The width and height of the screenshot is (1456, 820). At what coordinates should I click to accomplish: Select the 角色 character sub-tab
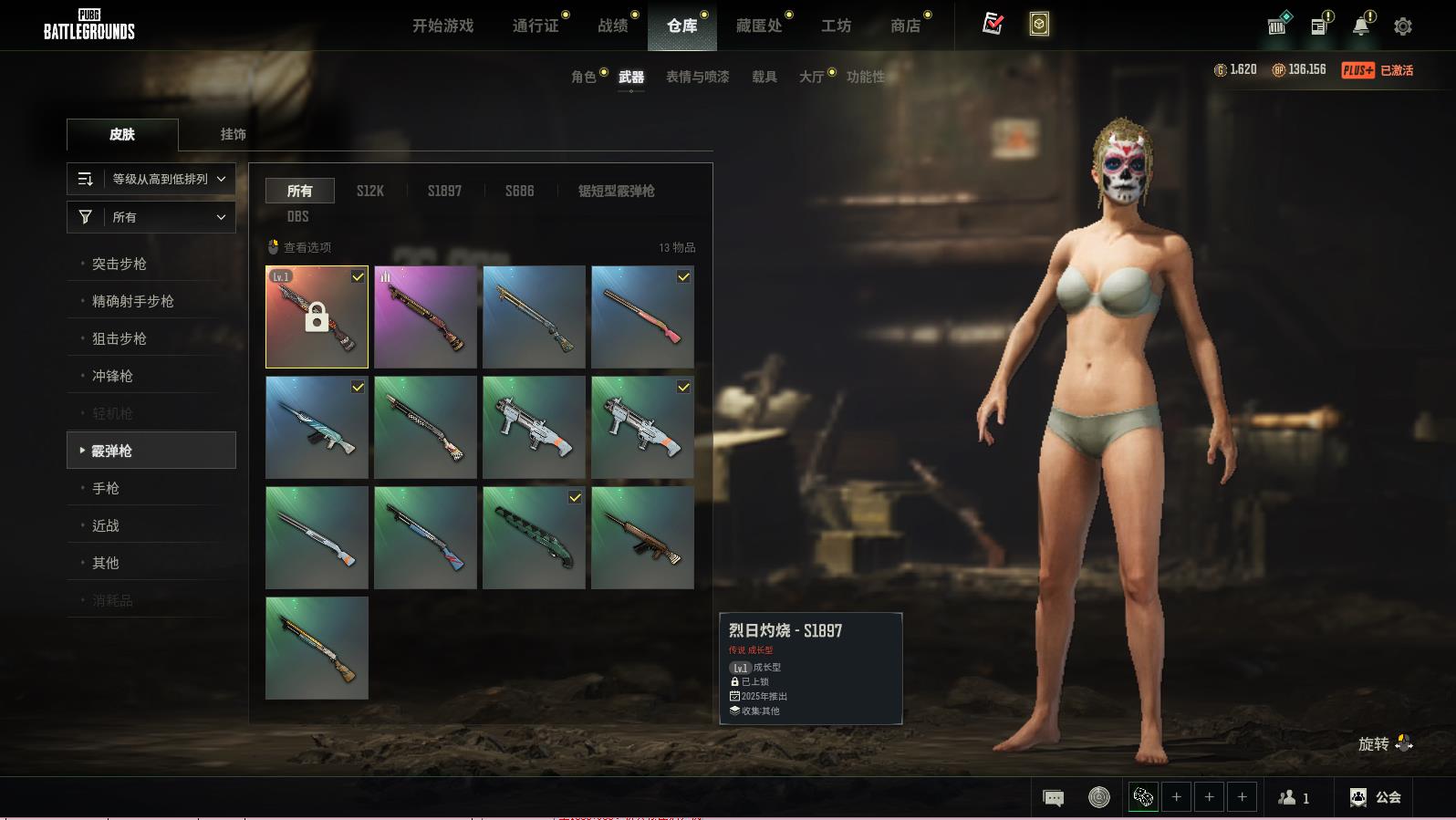[x=584, y=77]
